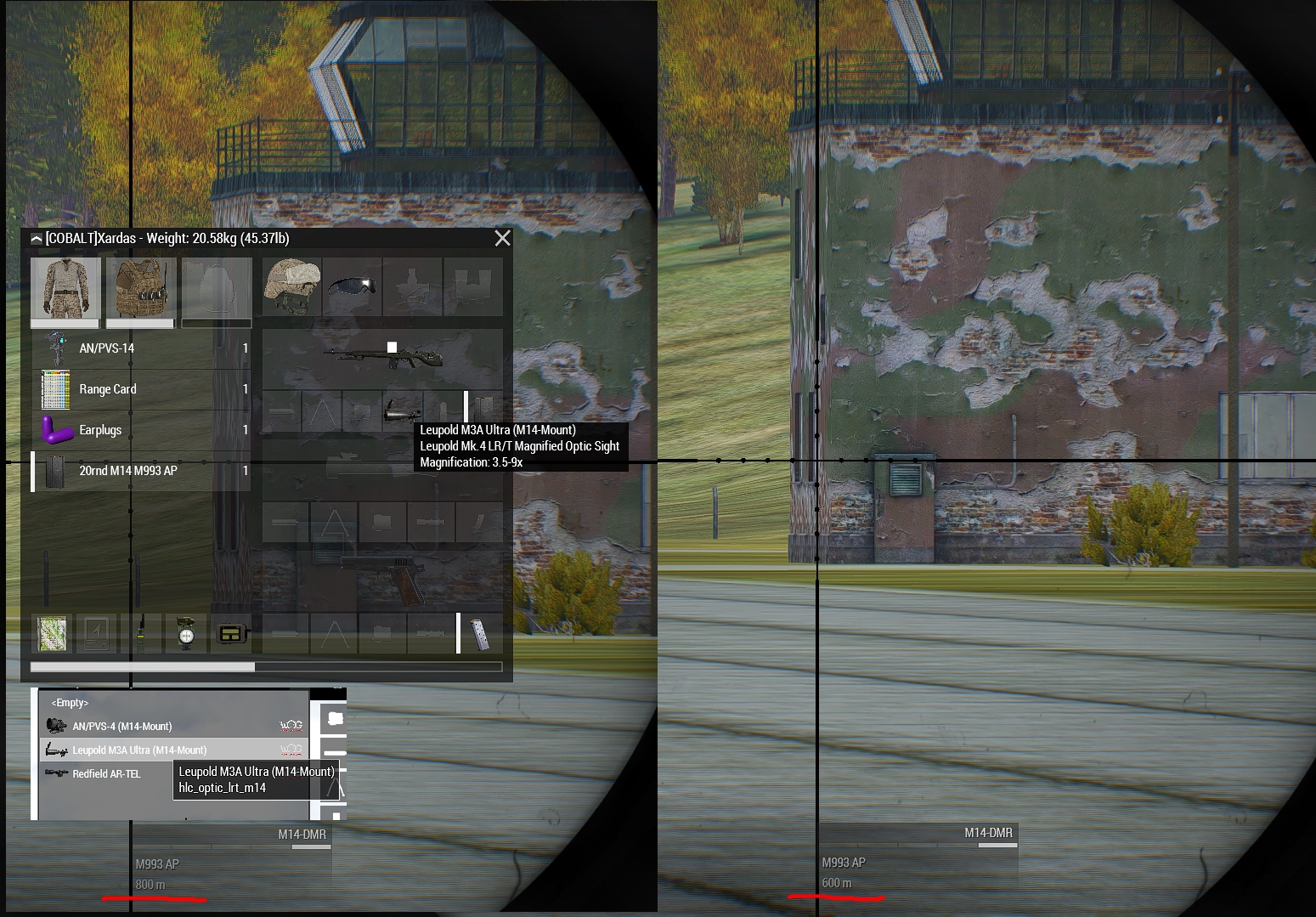Choose Redfield AR-TEL from optics list
This screenshot has height=917, width=1316.
tap(107, 774)
